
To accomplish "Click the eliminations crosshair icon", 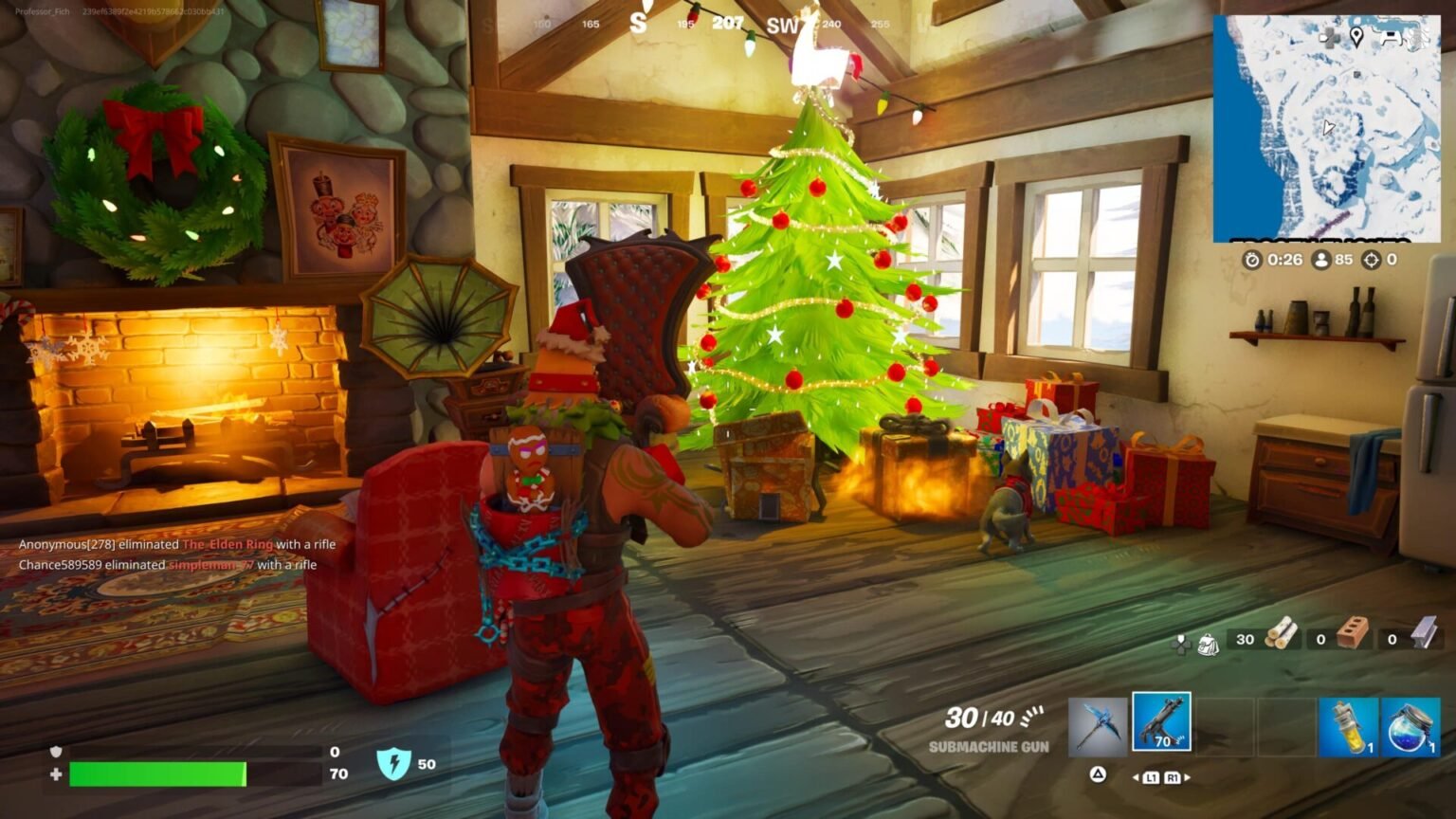I will point(1371,260).
